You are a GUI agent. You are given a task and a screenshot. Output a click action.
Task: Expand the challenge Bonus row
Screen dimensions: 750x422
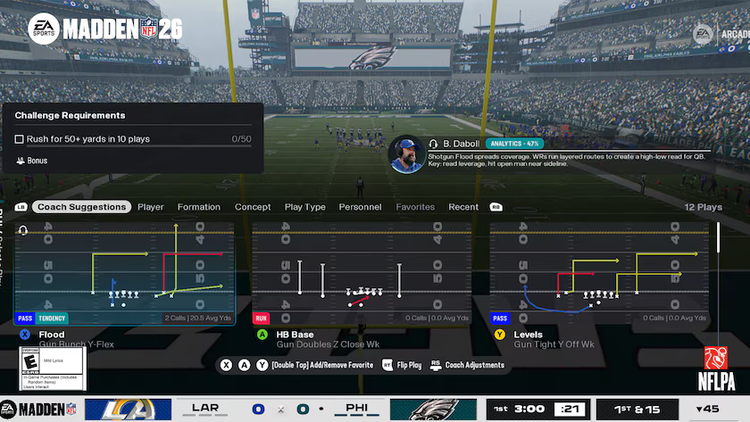click(x=36, y=160)
